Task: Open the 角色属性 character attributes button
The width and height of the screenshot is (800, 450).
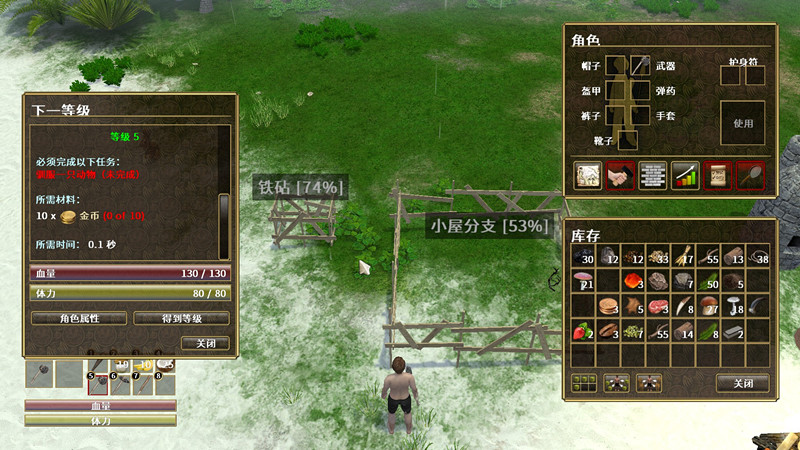Action: coord(80,318)
